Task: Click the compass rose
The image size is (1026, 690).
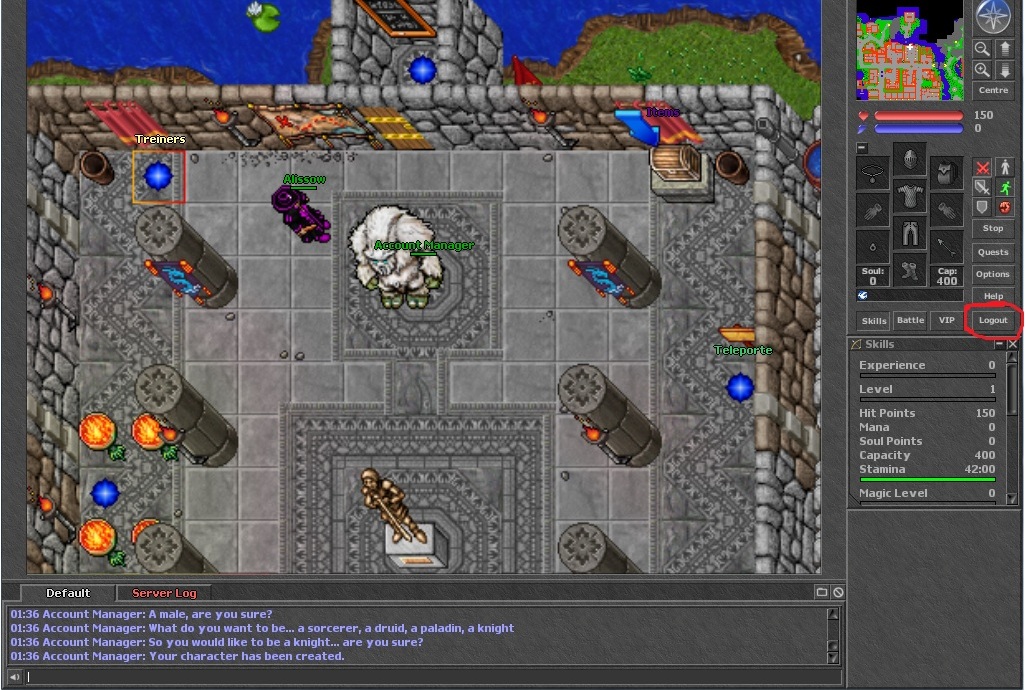Action: 993,17
